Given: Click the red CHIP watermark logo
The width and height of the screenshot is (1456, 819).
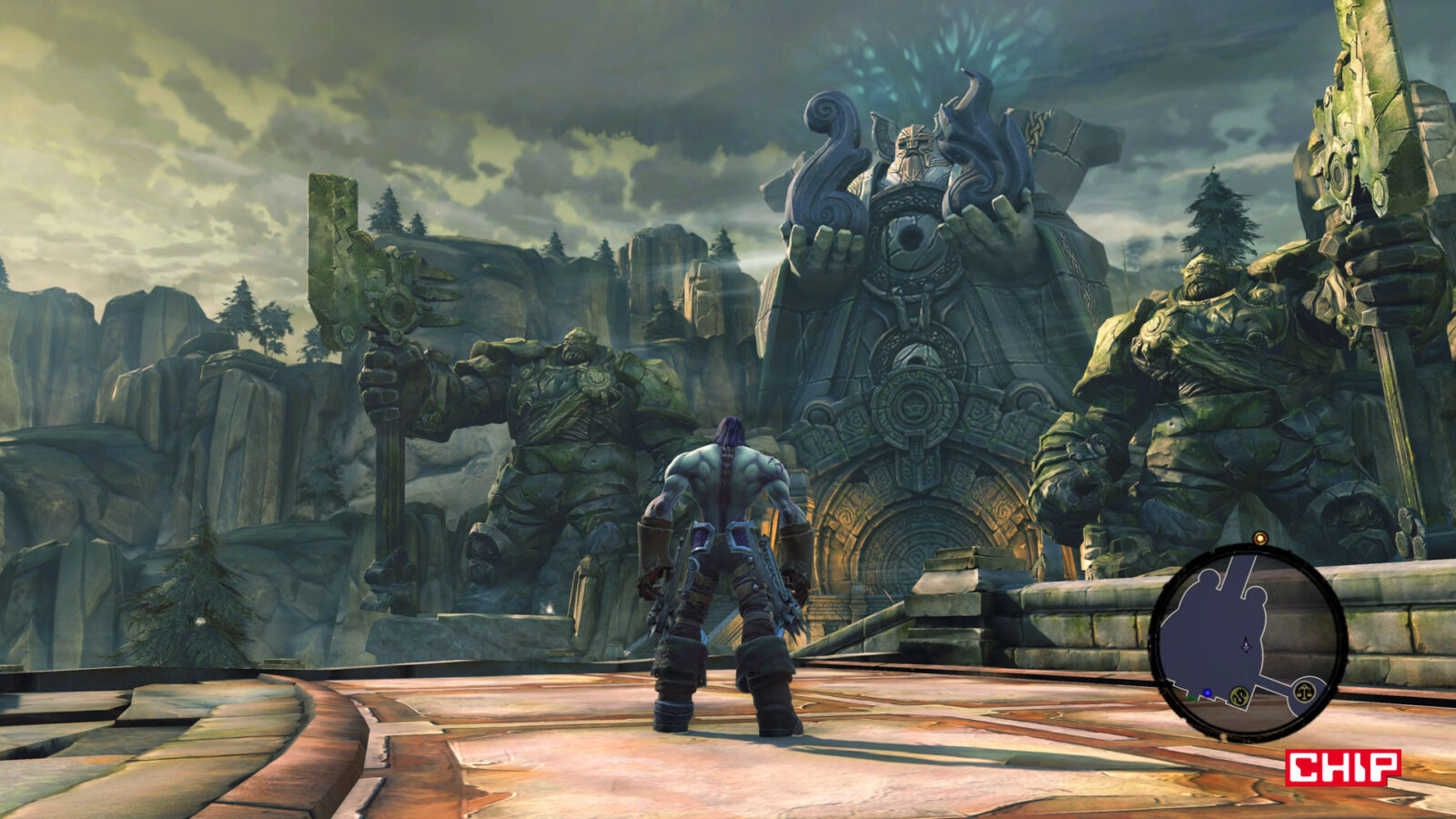Looking at the screenshot, I should [x=1343, y=767].
